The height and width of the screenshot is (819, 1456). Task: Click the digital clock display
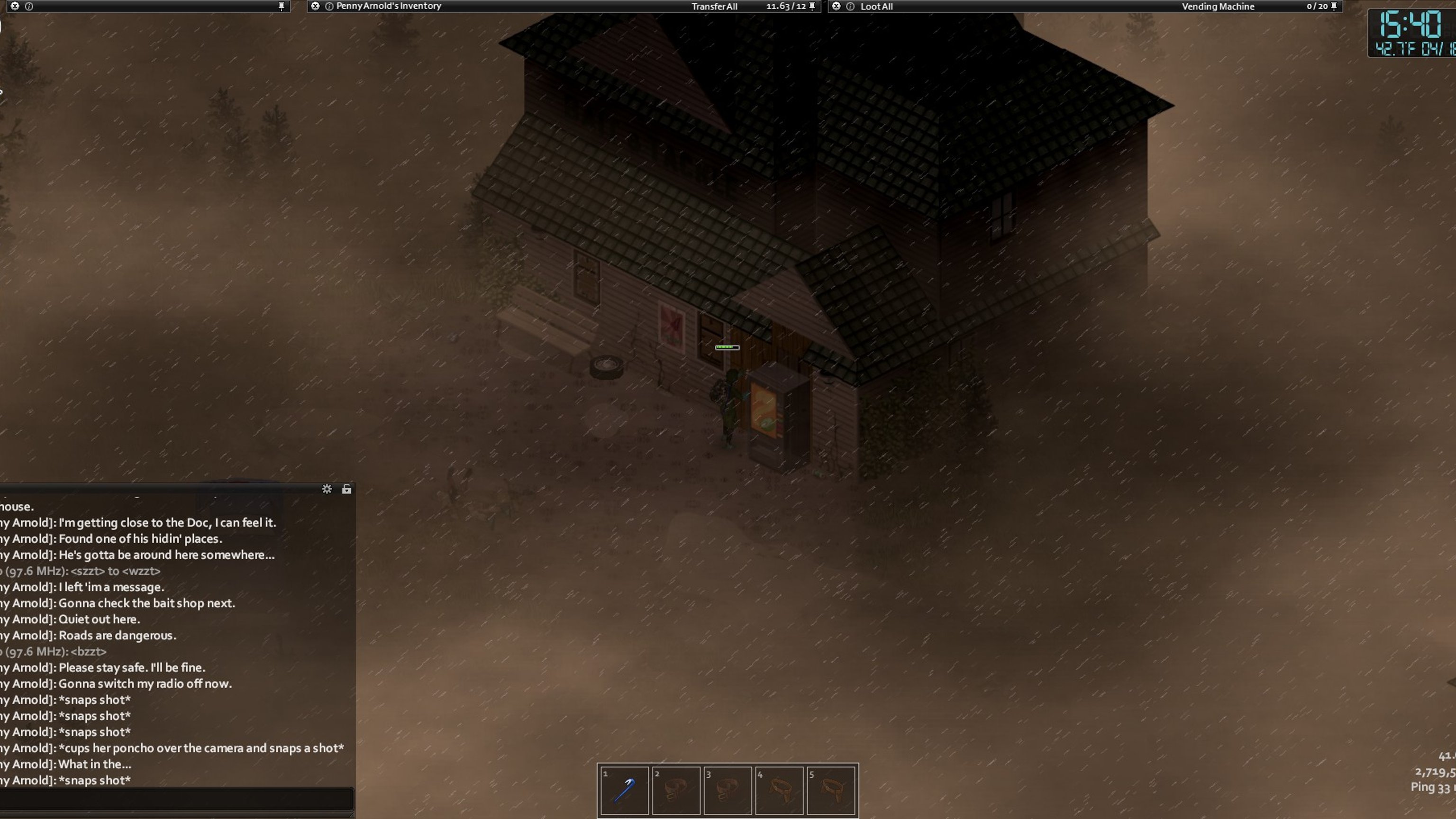(1411, 33)
